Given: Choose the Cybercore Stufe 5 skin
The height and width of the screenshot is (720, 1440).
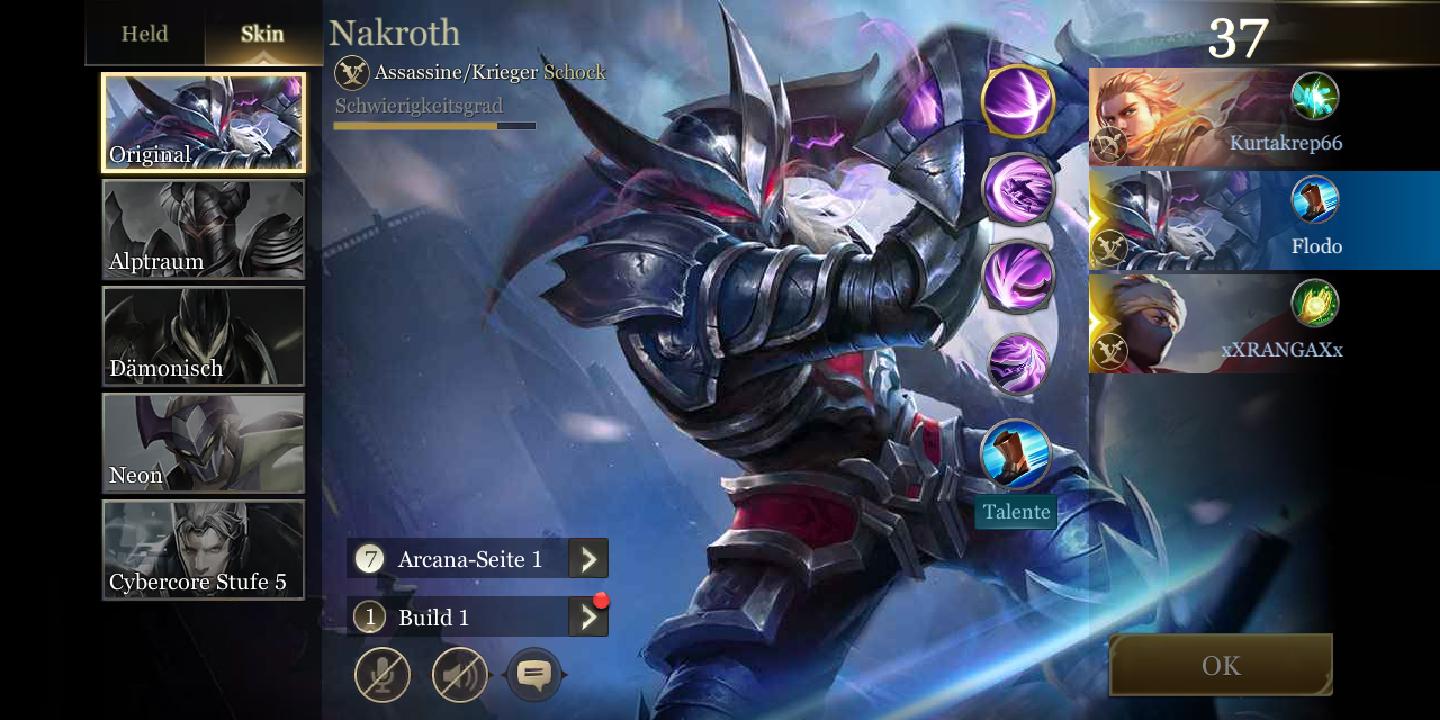Looking at the screenshot, I should (204, 550).
